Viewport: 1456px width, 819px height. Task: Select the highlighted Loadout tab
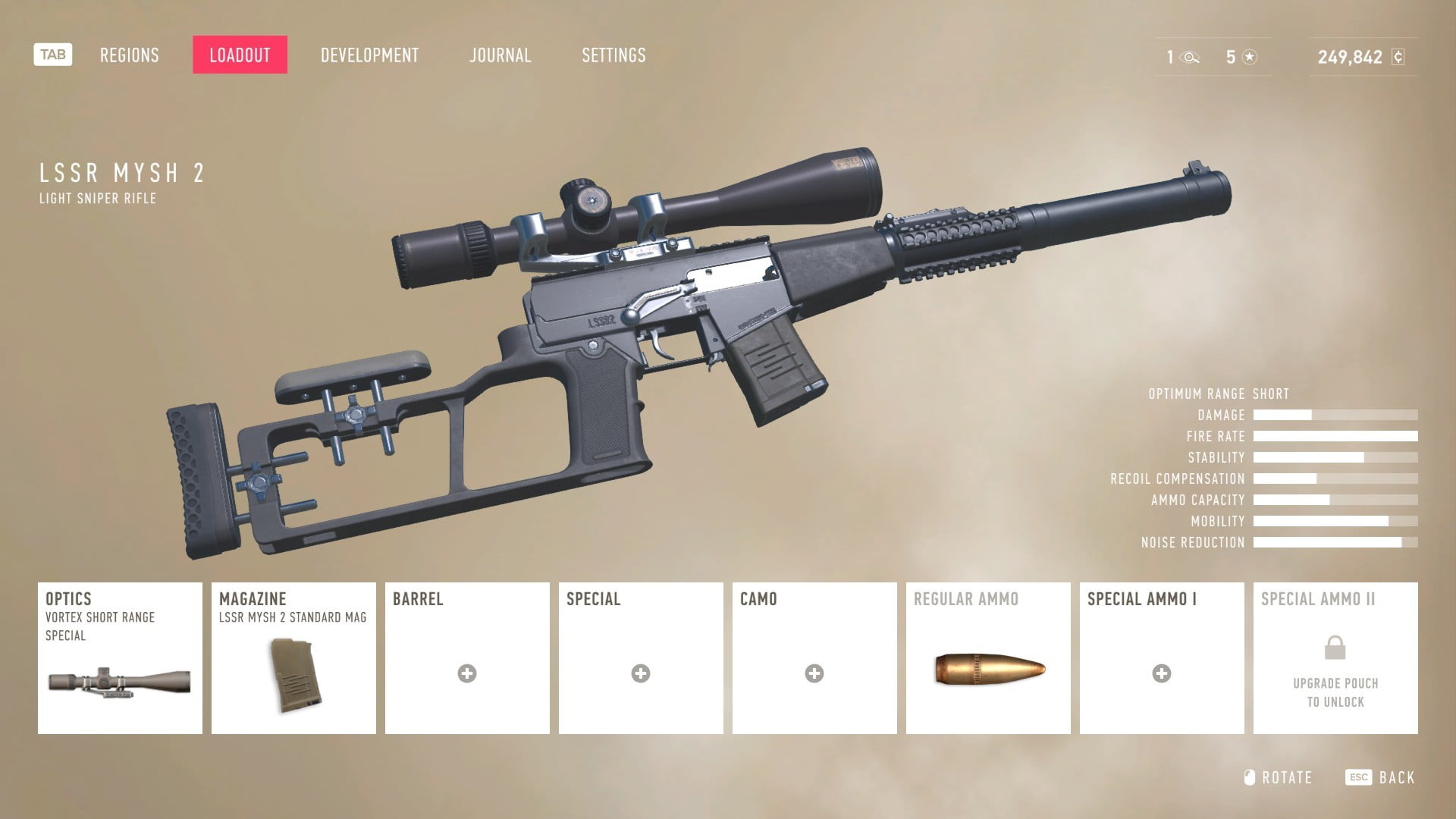240,55
